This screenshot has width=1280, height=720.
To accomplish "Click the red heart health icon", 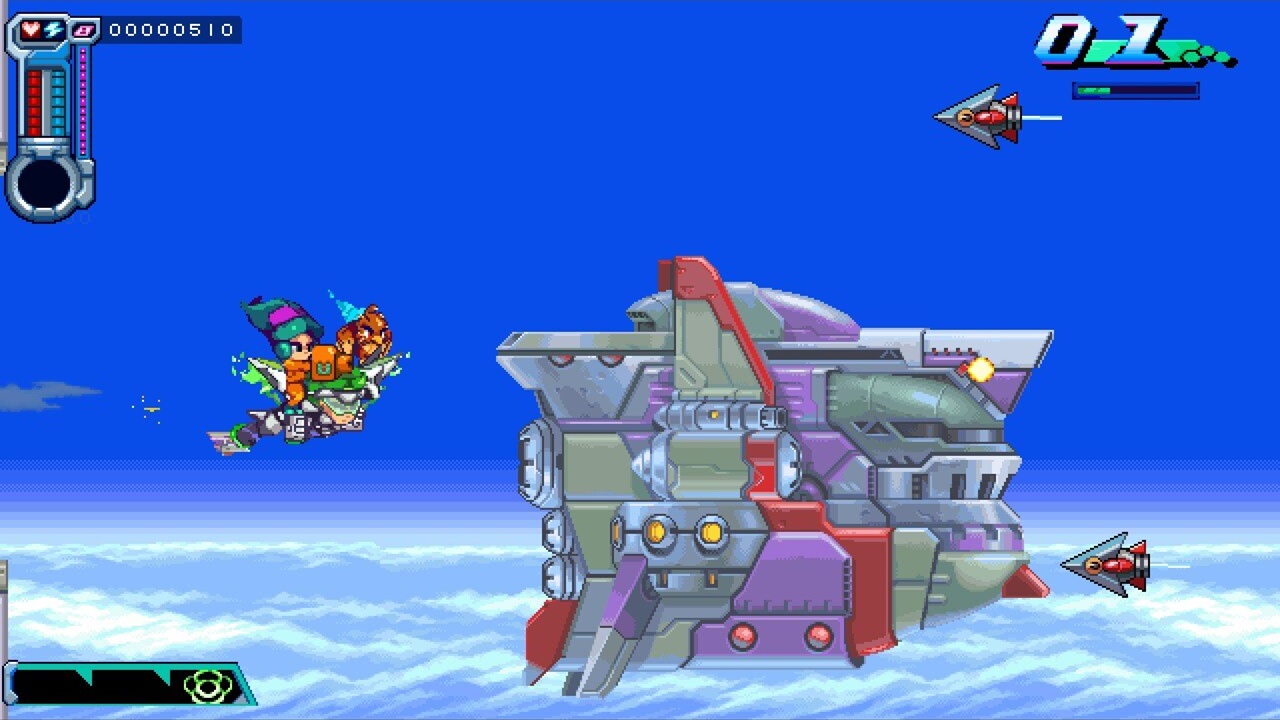I will tap(32, 30).
